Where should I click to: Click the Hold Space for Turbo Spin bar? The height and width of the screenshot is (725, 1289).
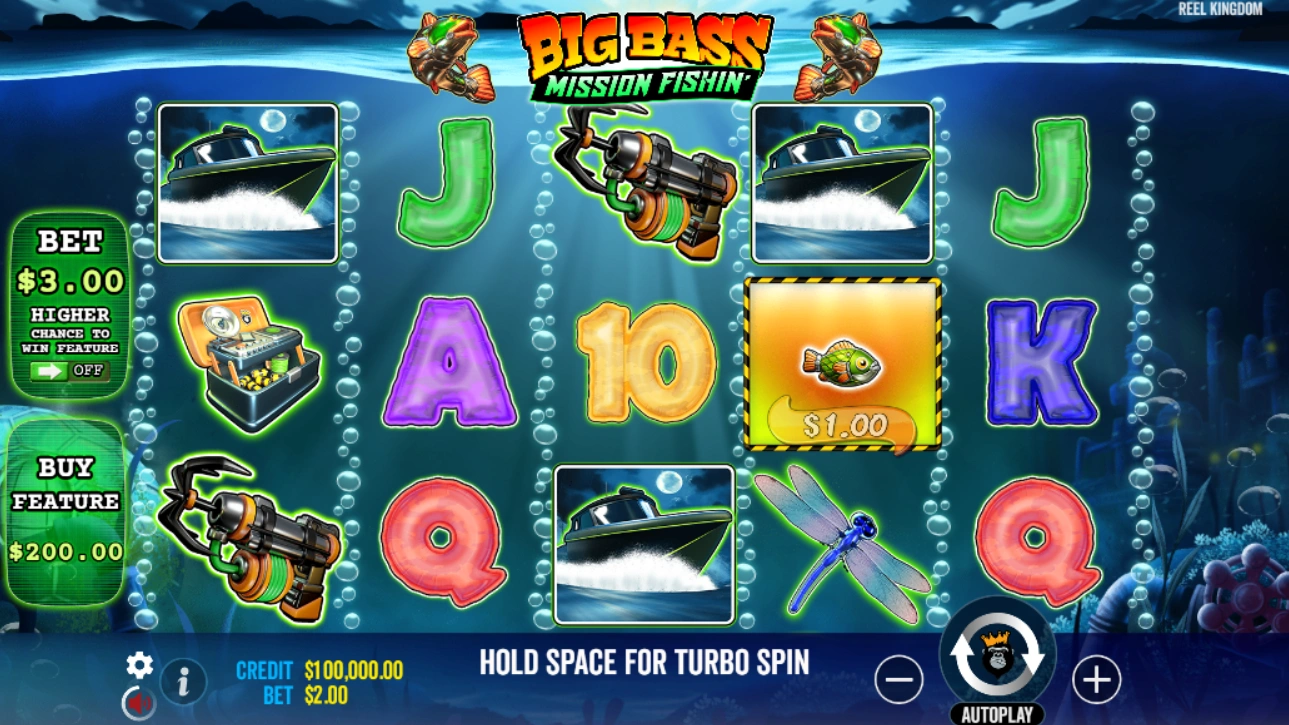(x=644, y=661)
